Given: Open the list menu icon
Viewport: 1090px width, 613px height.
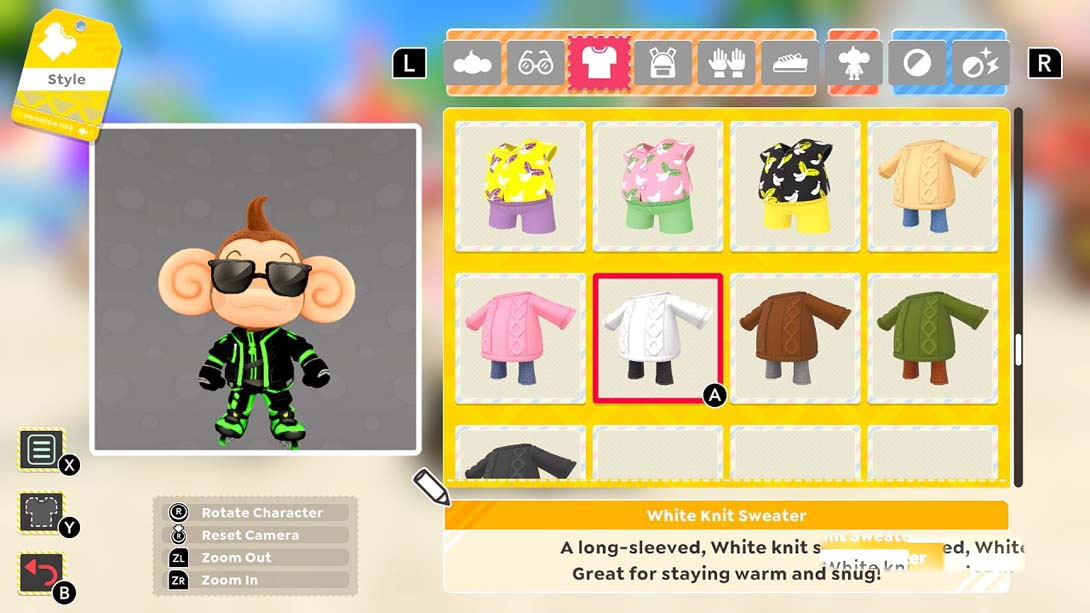Looking at the screenshot, I should 41,450.
